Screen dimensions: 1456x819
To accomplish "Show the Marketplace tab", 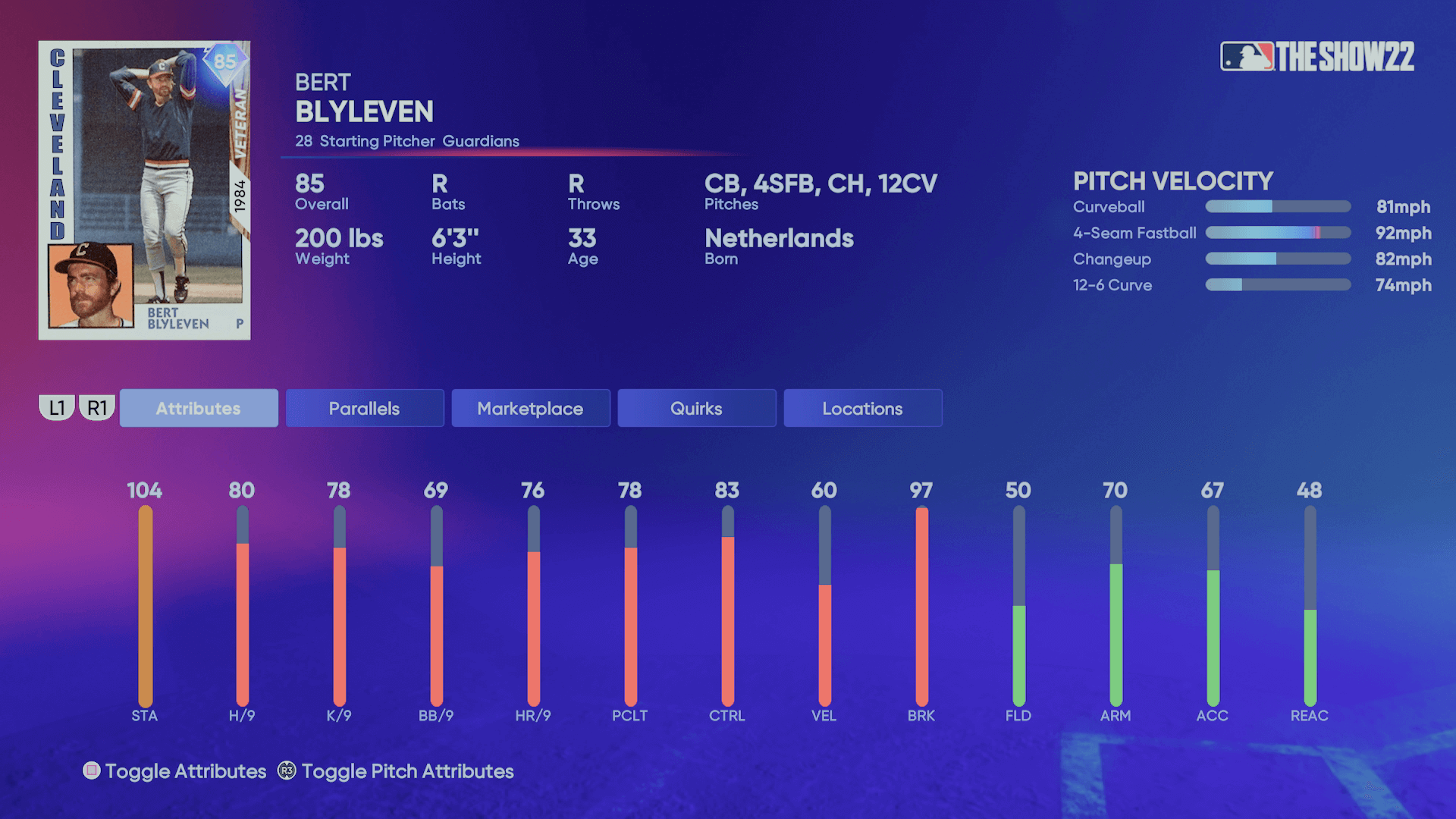I will click(x=531, y=409).
